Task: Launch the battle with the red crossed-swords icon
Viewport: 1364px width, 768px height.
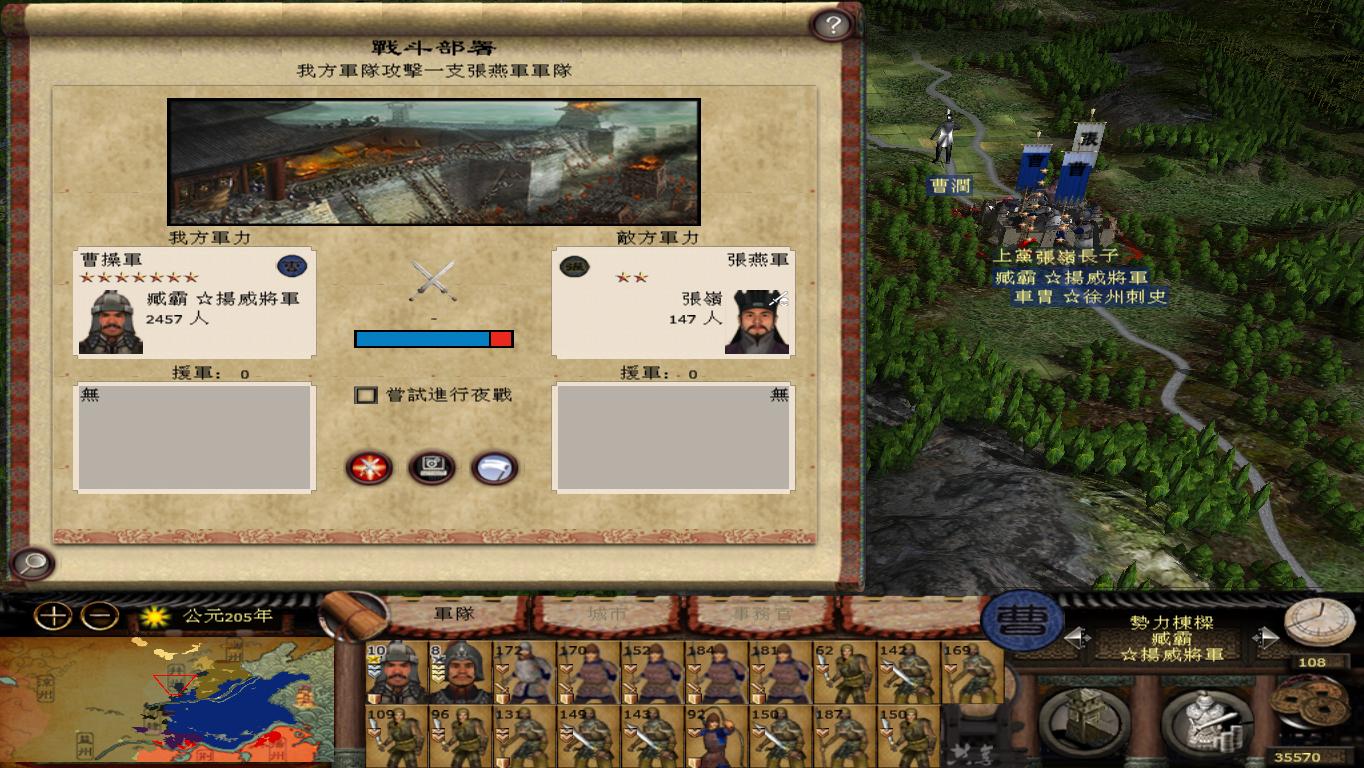Action: [x=369, y=468]
